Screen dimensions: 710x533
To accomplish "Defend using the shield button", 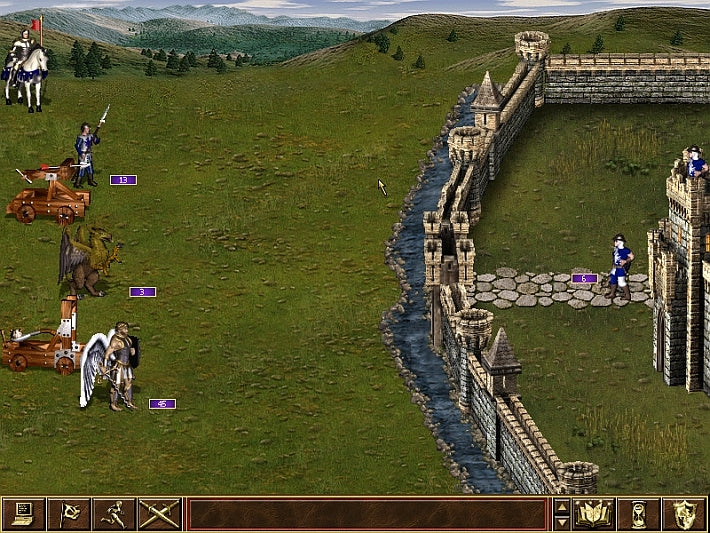I will (x=684, y=514).
